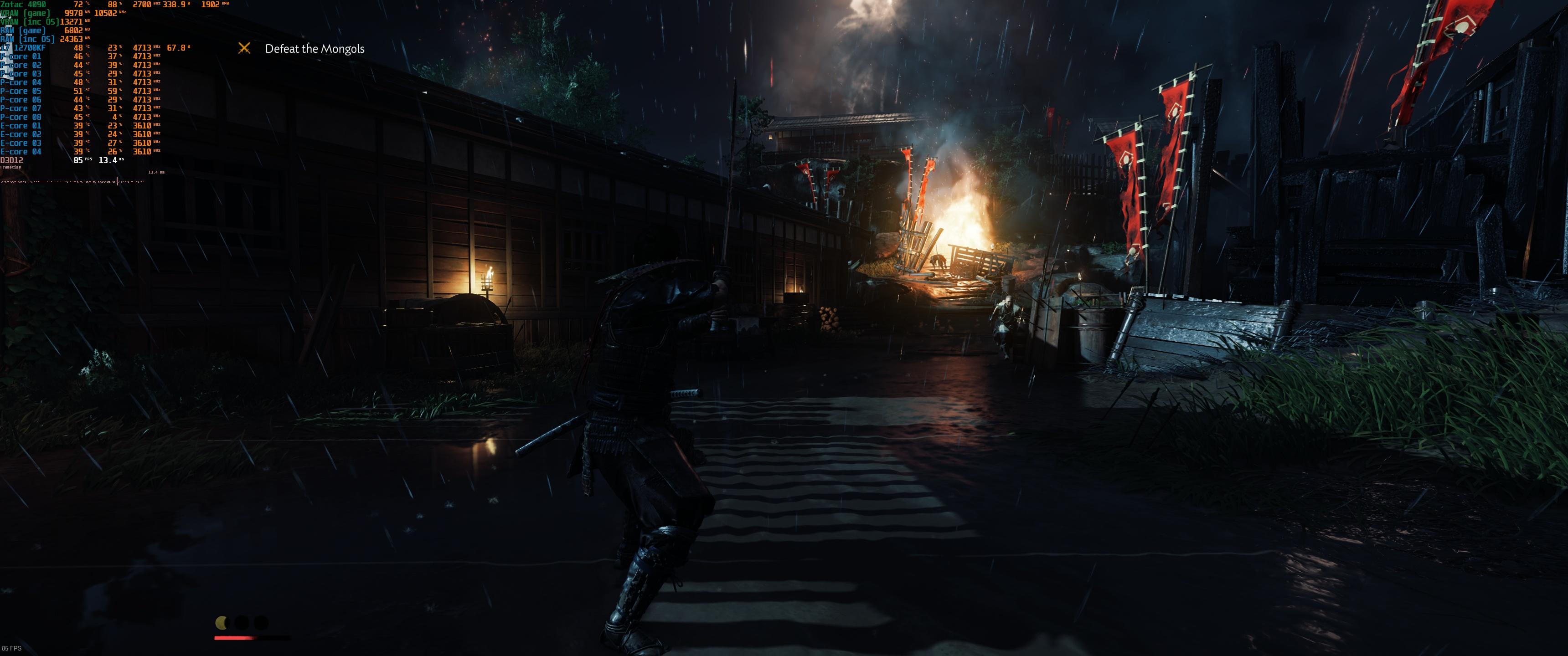Select the "Defeat the Mongols" objective tracker
1568x656 pixels.
tap(314, 49)
